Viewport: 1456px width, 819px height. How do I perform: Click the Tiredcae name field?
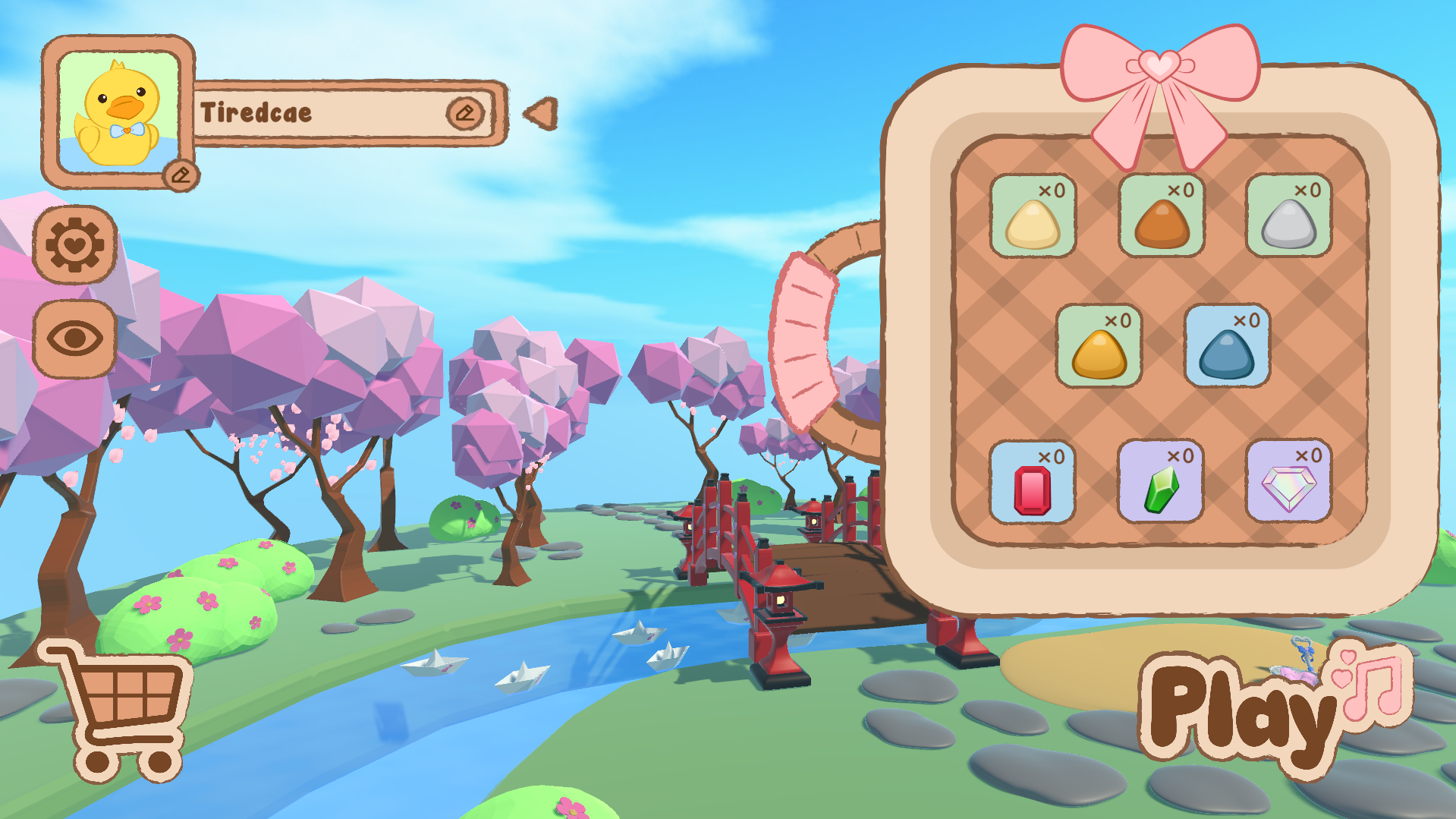[319, 112]
